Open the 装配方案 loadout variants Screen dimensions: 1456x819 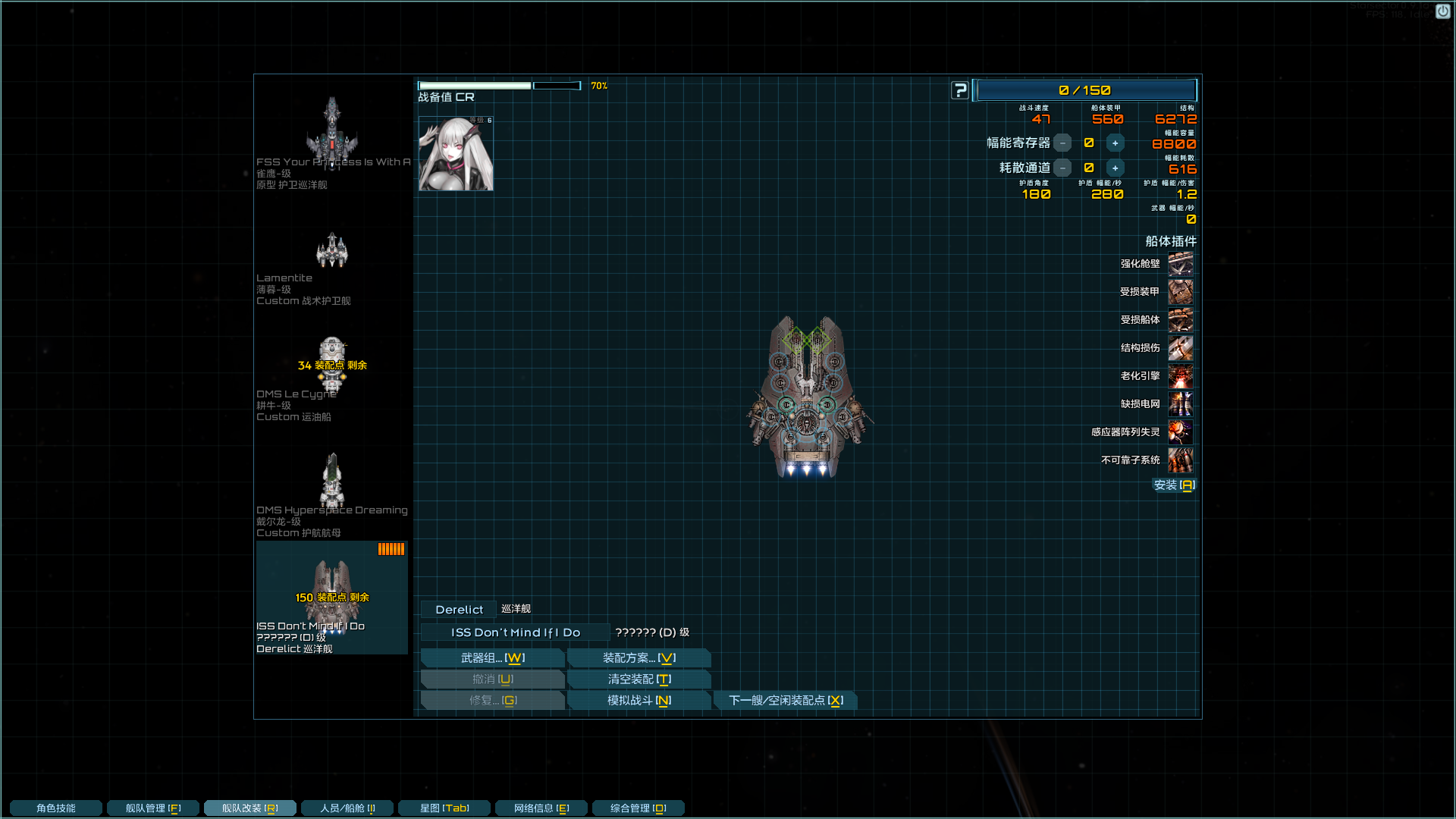pos(639,658)
